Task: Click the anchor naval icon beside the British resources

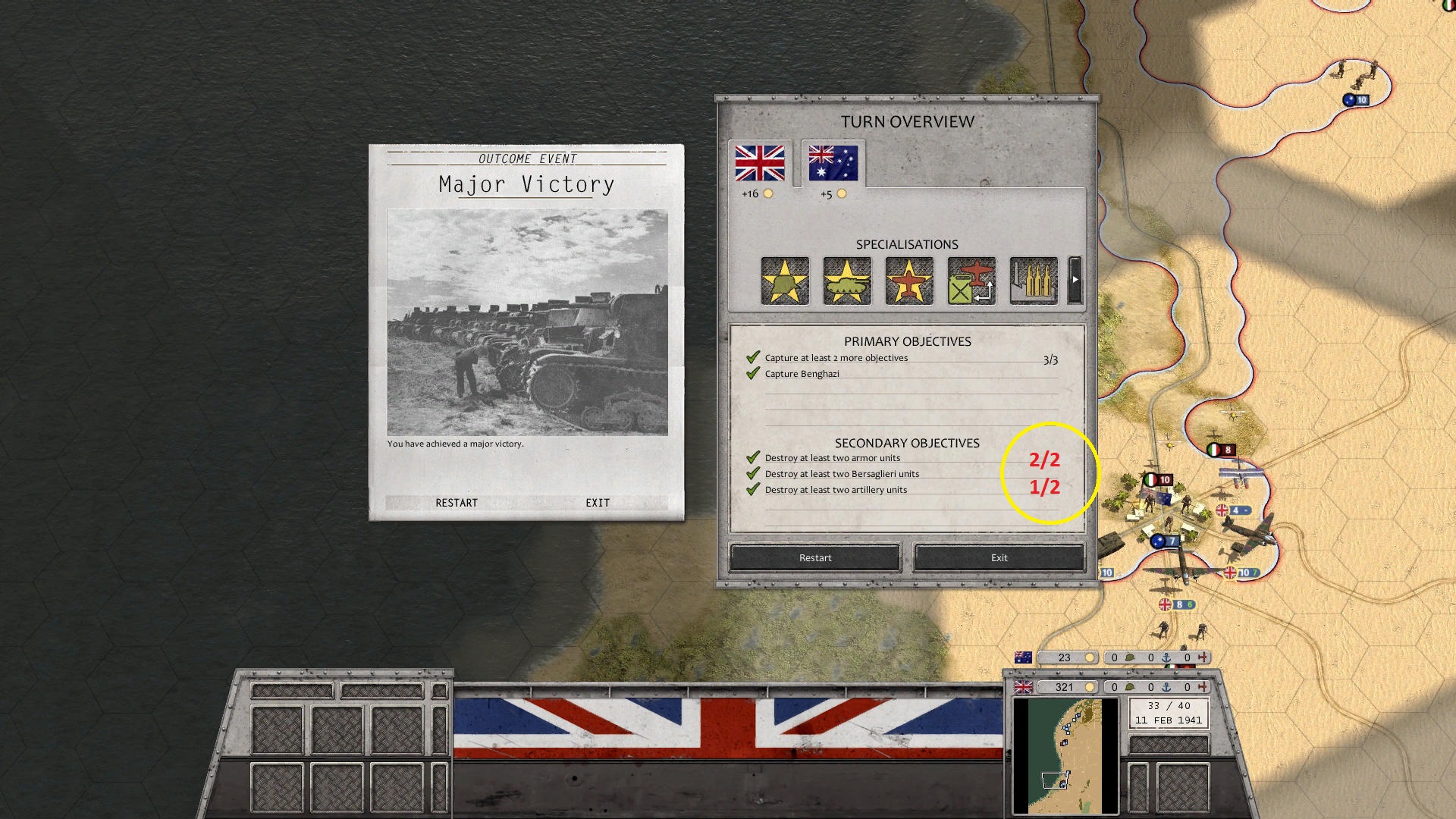Action: point(1165,687)
